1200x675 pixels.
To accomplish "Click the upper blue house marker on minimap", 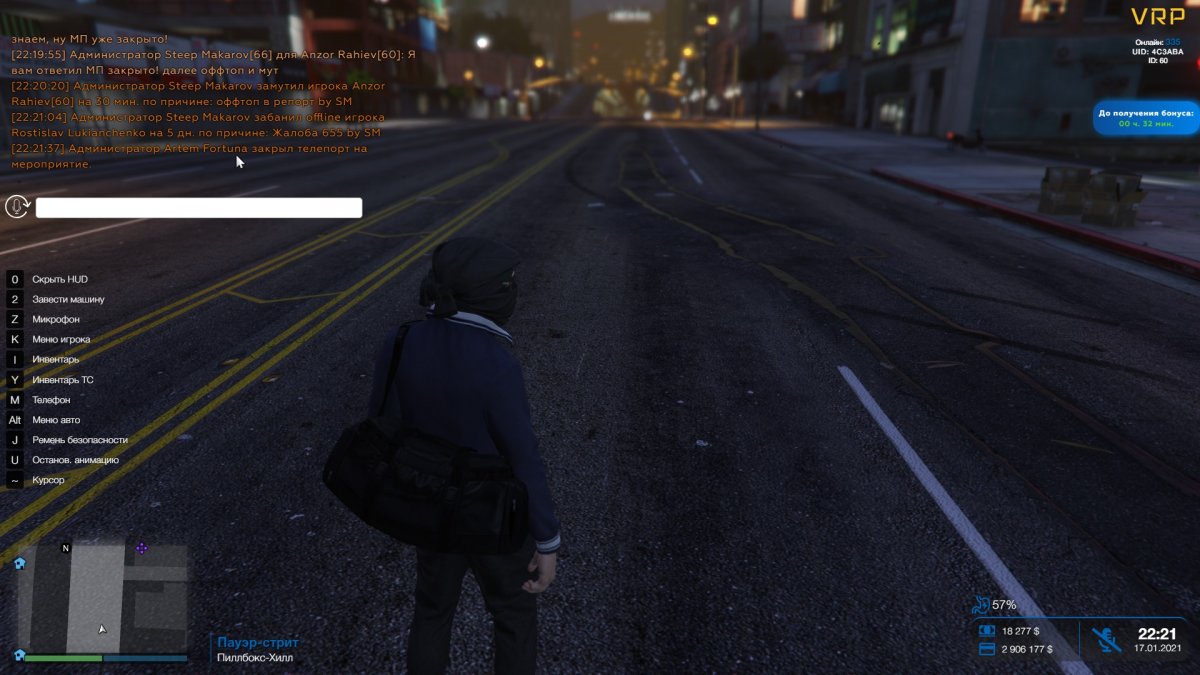I will (x=19, y=563).
